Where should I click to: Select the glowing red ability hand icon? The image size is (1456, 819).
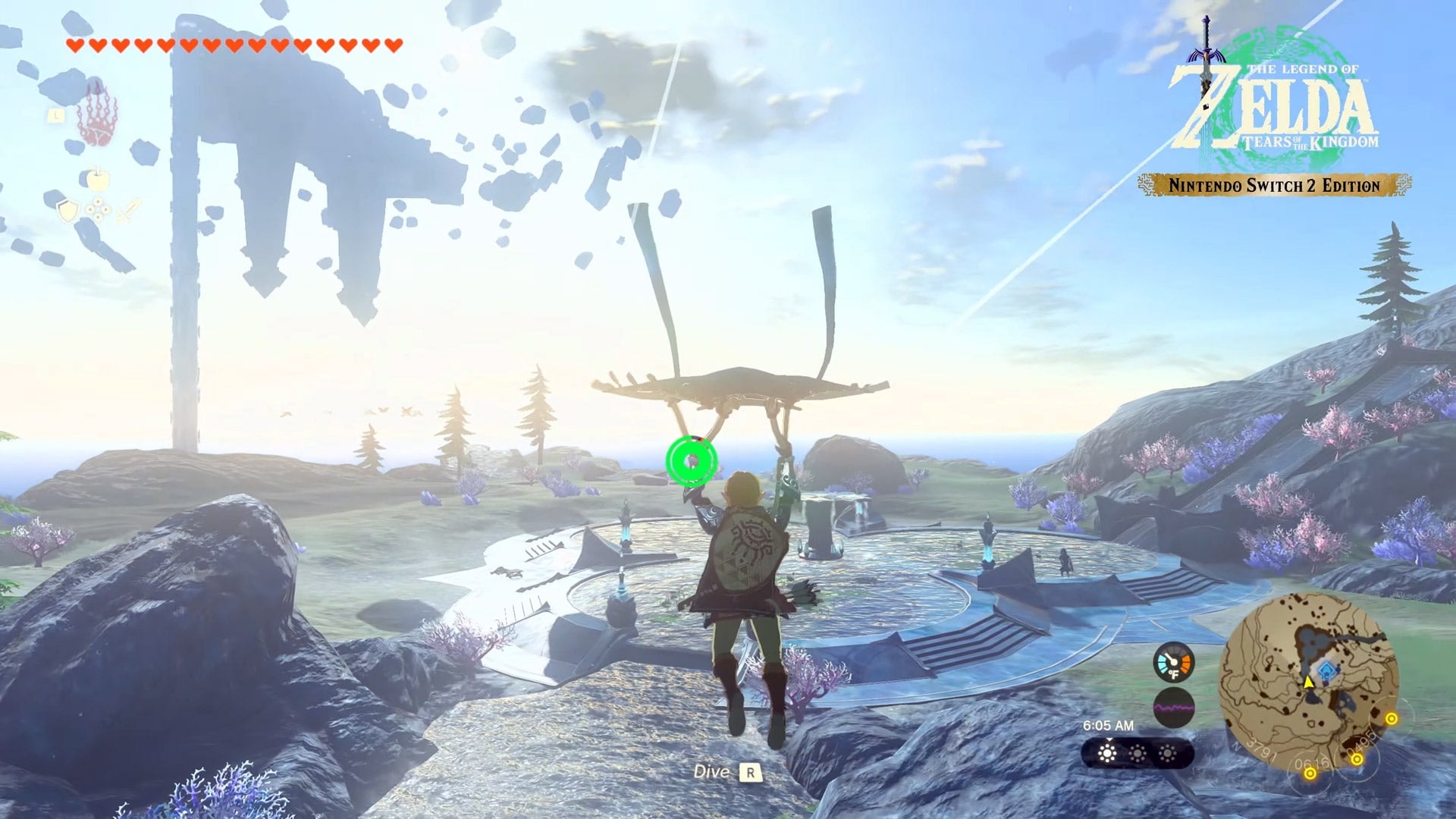tap(99, 121)
